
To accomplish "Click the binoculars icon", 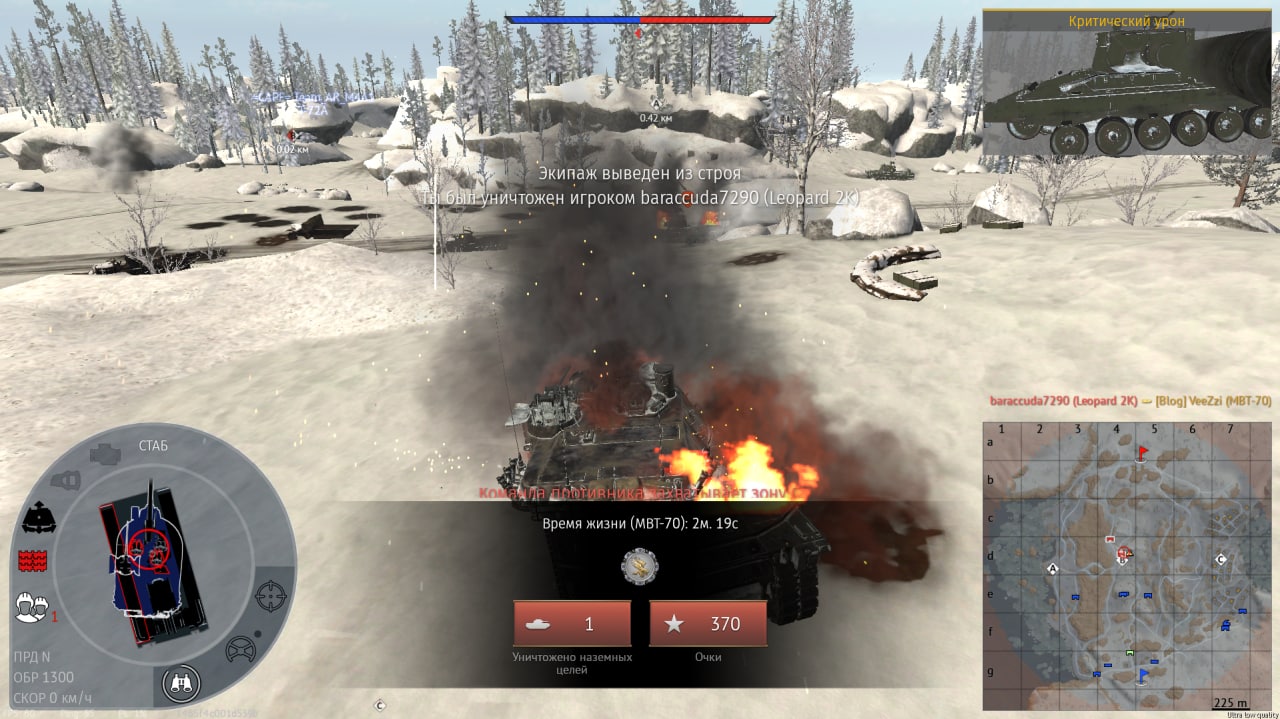I will coord(182,684).
